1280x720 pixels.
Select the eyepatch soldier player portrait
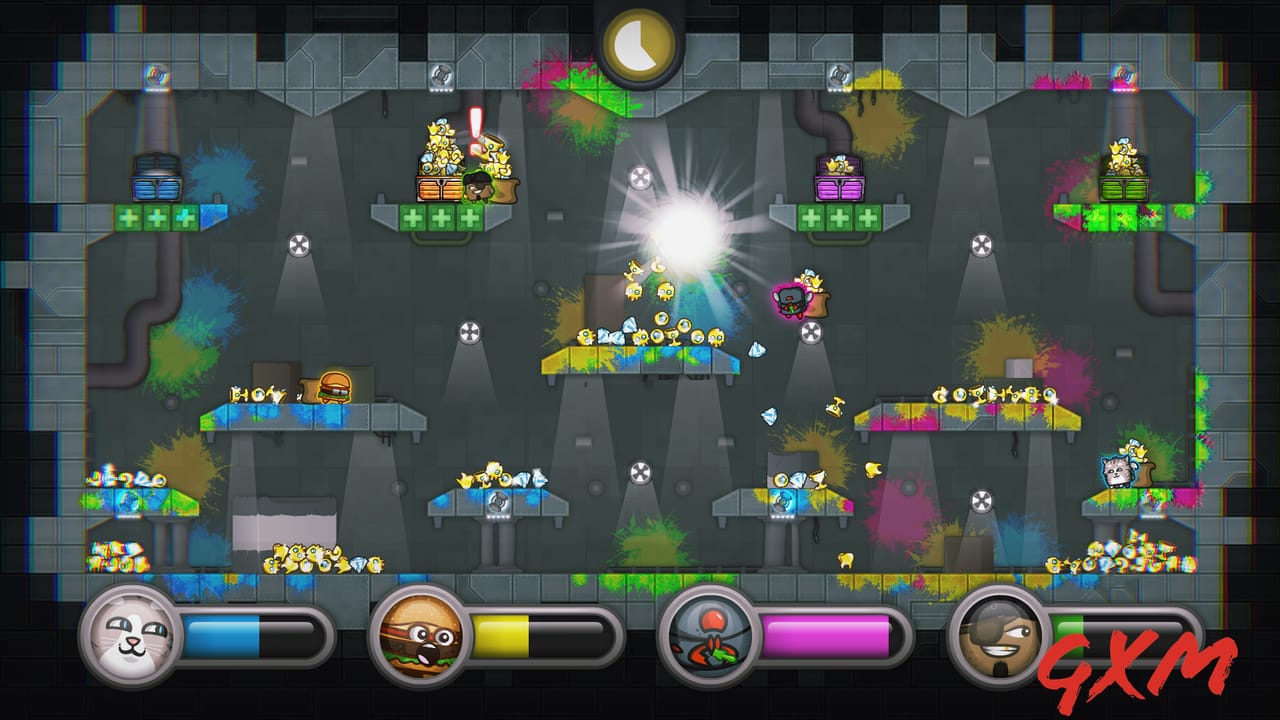[x=998, y=638]
